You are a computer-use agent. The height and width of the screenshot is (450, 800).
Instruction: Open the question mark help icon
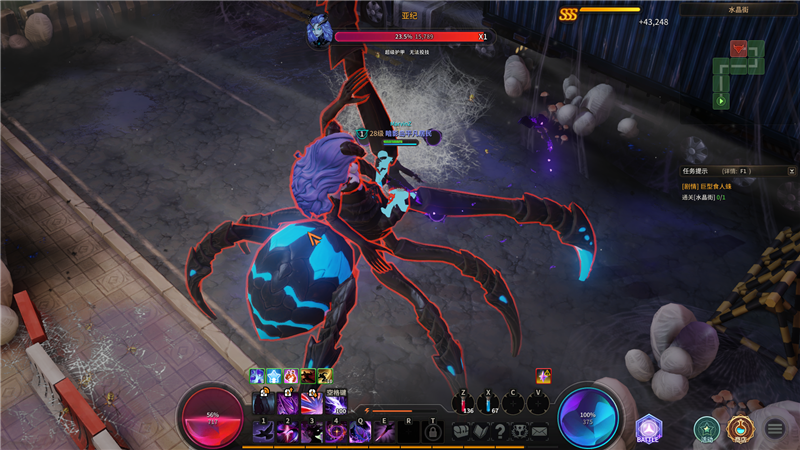pos(500,431)
